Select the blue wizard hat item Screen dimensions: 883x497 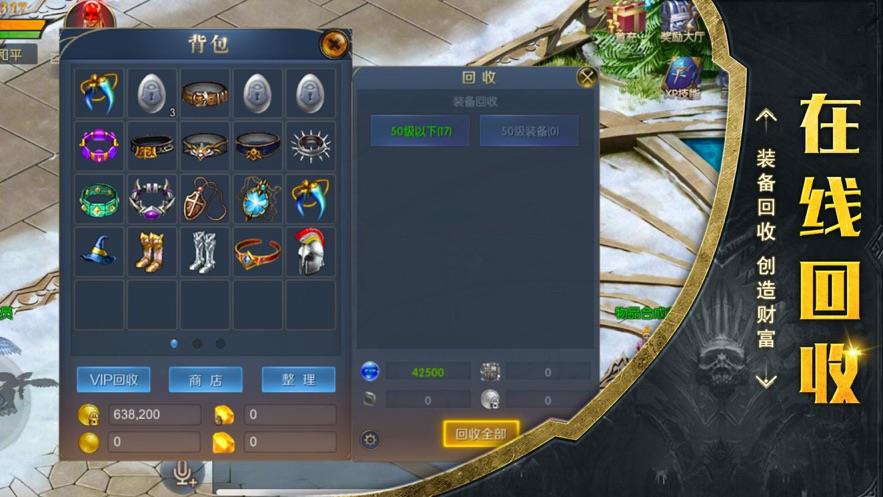coord(99,252)
